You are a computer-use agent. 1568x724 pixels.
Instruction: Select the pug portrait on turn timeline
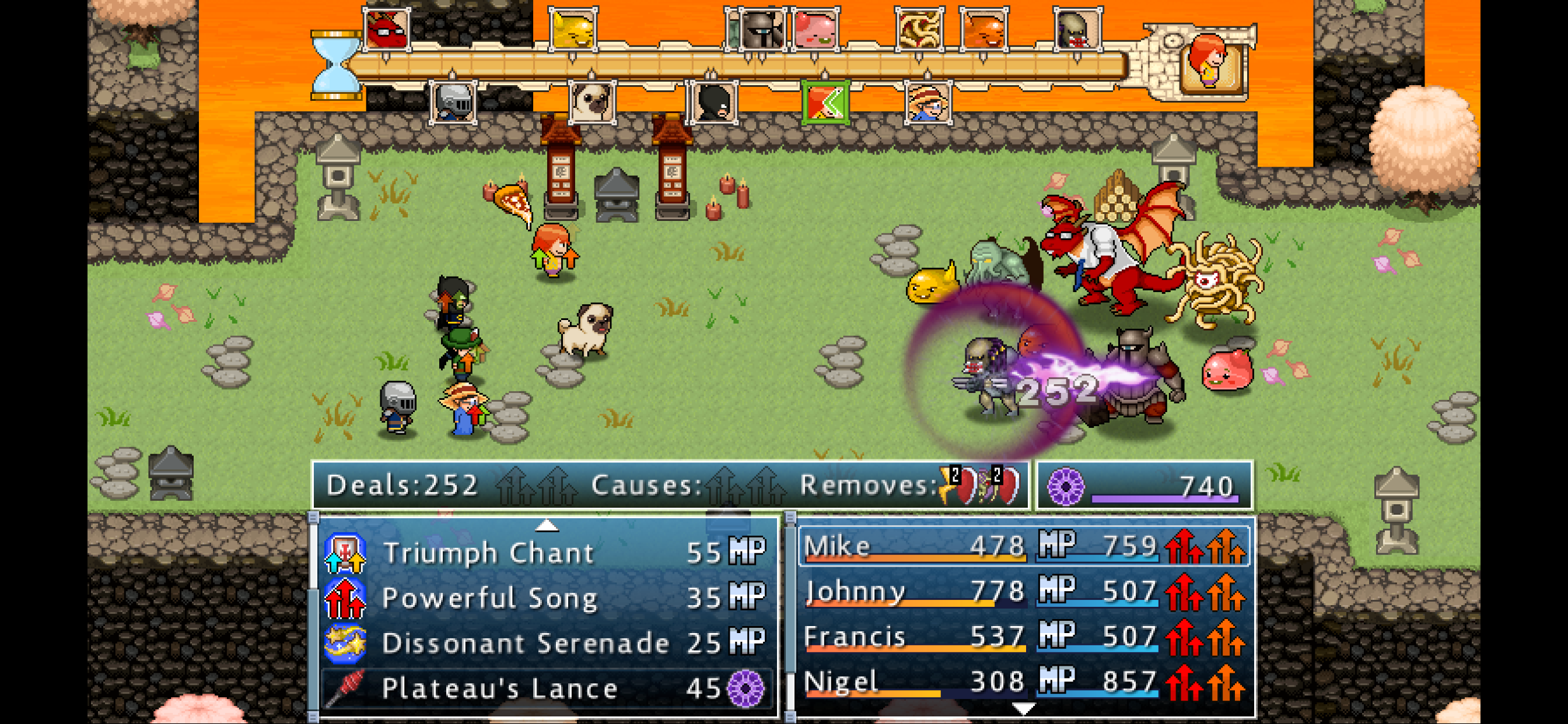(x=591, y=101)
